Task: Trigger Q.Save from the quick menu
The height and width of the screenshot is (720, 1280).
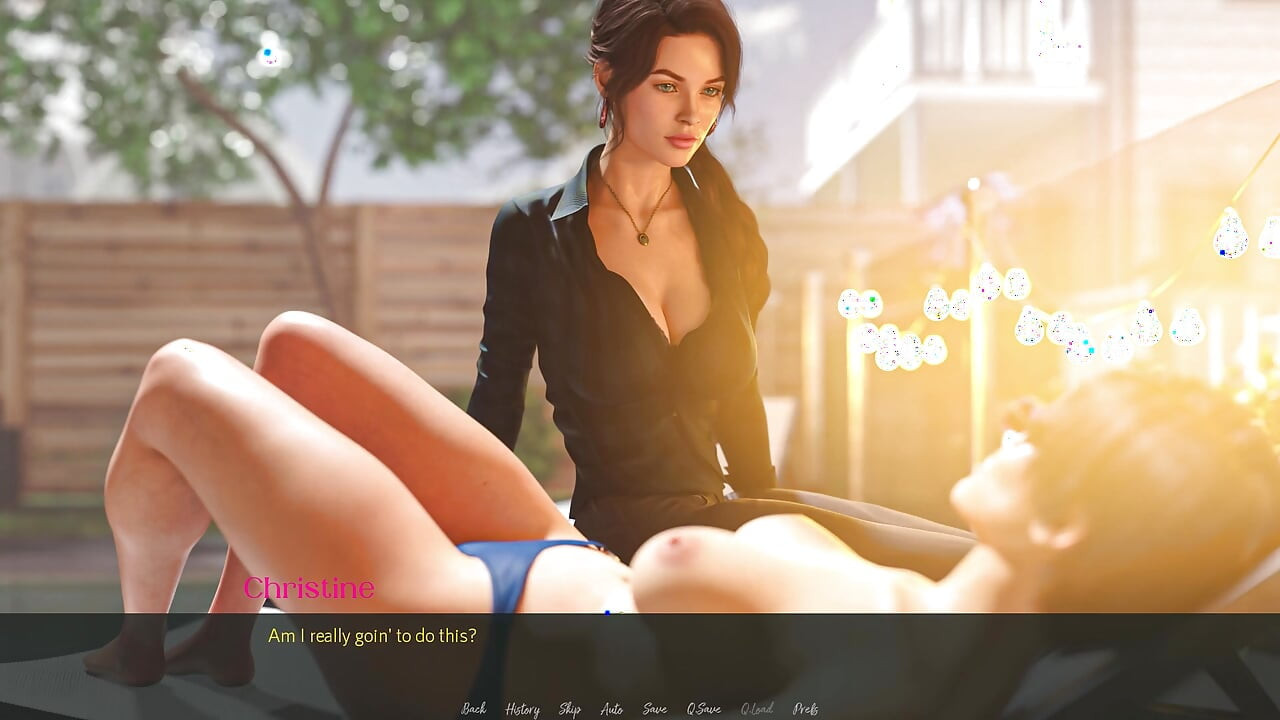Action: pos(704,708)
